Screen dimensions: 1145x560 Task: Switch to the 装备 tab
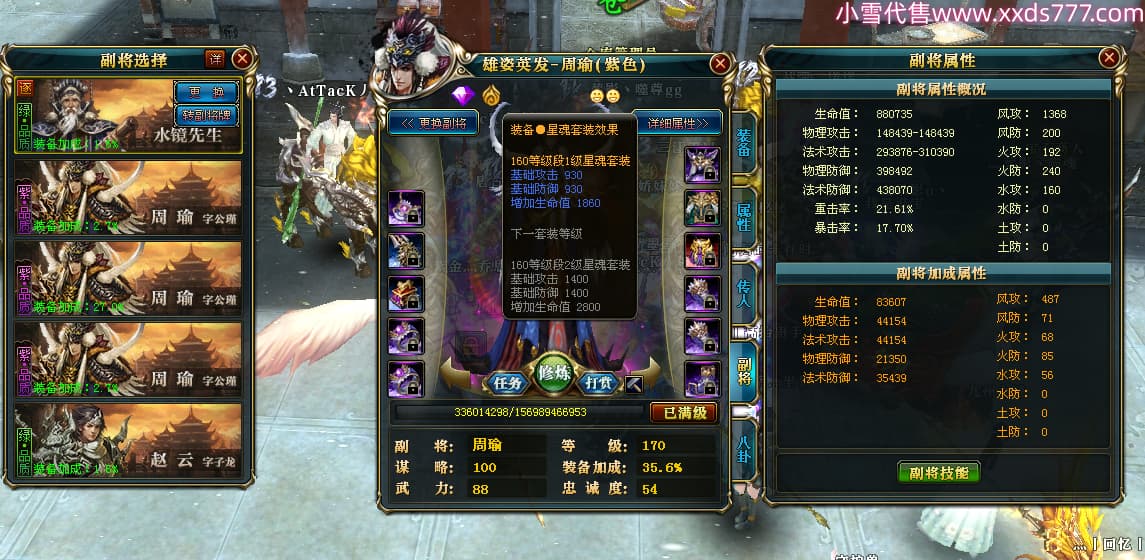click(x=744, y=148)
